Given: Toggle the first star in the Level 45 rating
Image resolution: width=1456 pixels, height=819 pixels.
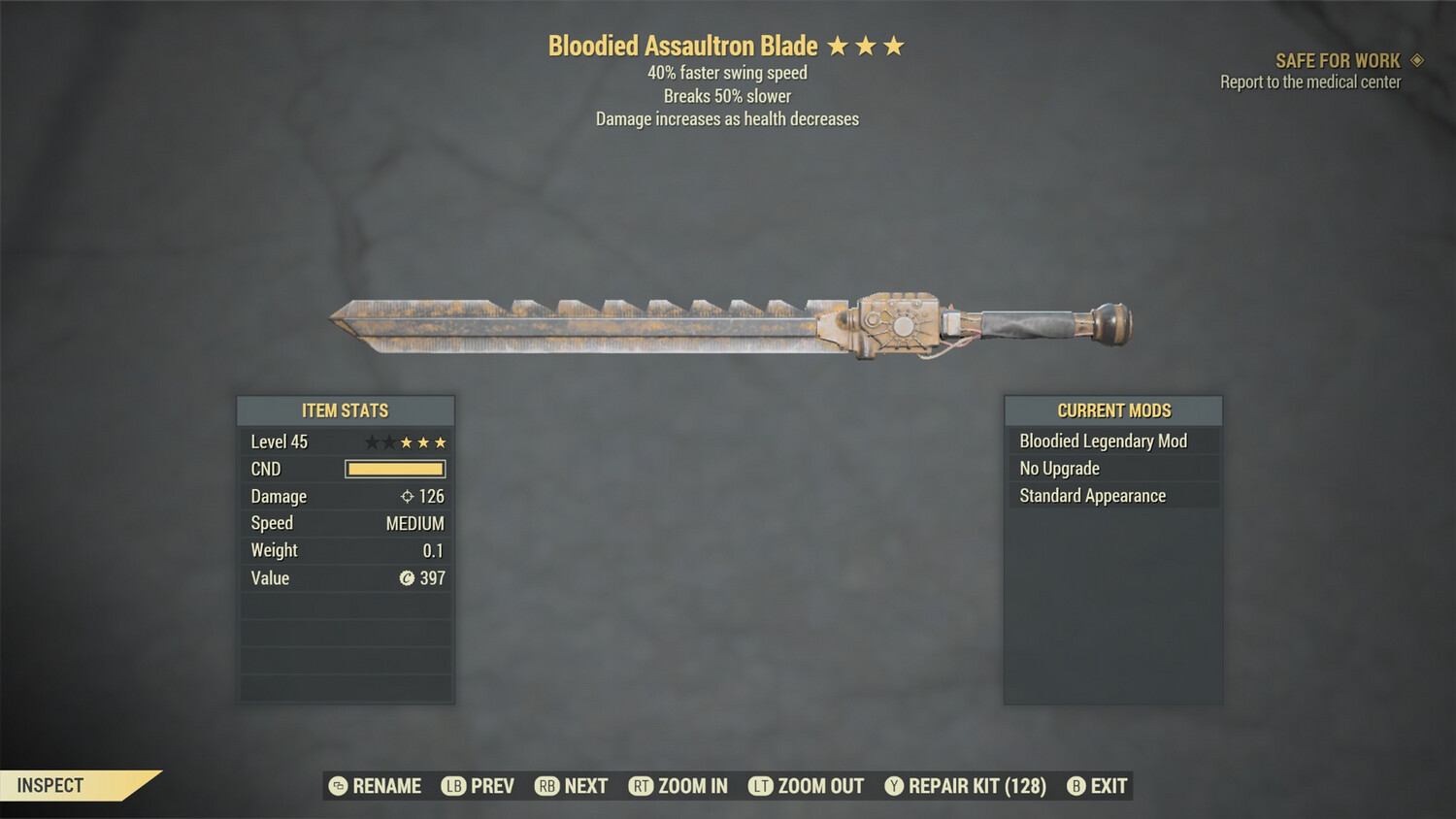Looking at the screenshot, I should click(371, 442).
